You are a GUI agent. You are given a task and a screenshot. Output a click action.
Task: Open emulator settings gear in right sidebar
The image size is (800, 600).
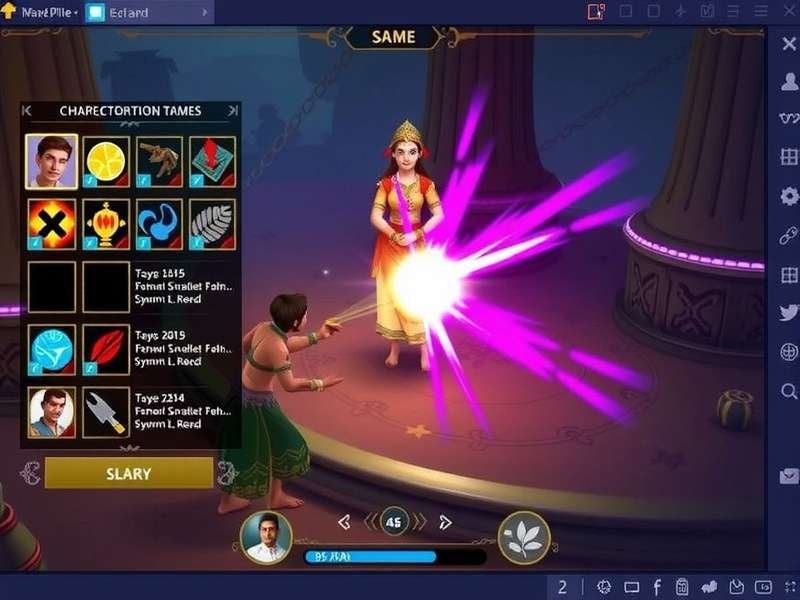tap(788, 196)
